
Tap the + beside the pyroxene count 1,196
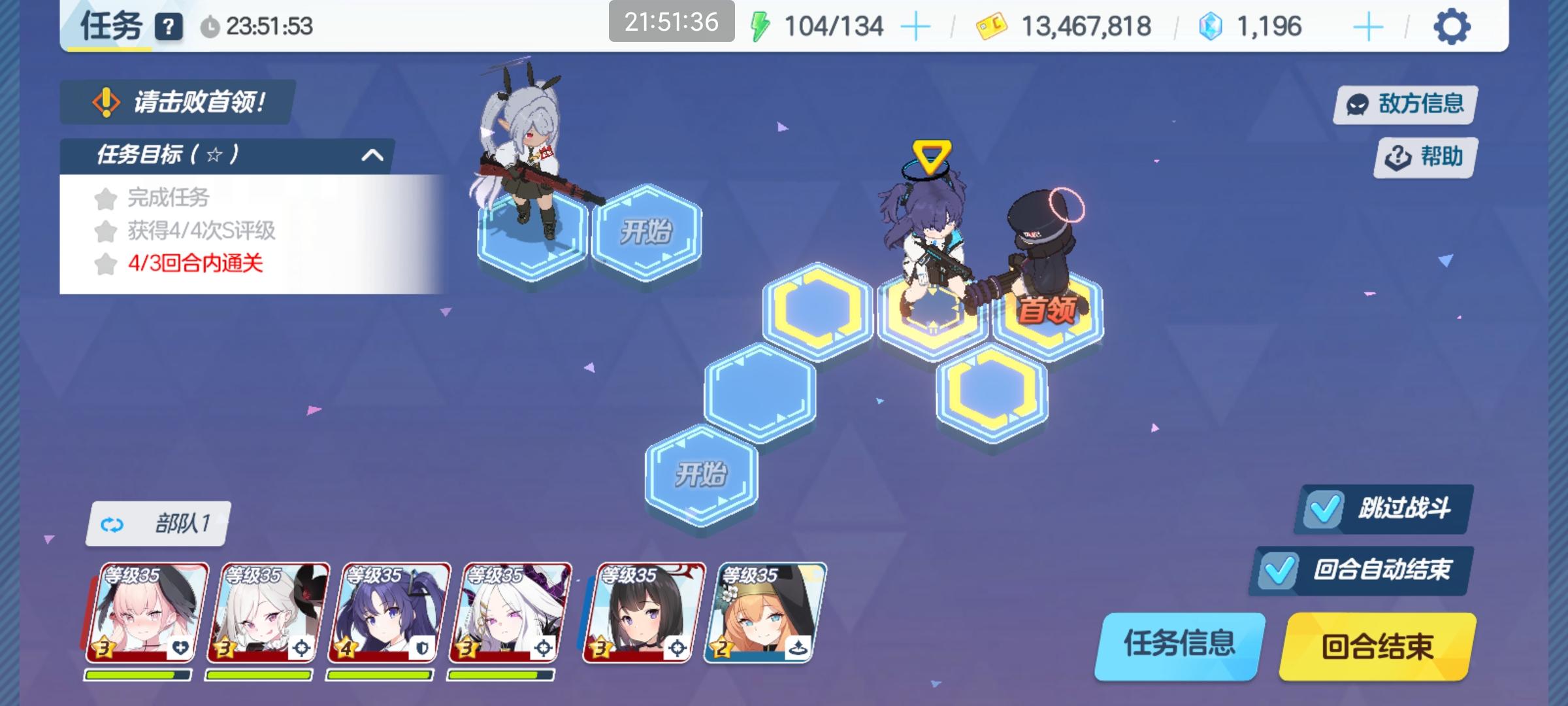tap(1369, 27)
